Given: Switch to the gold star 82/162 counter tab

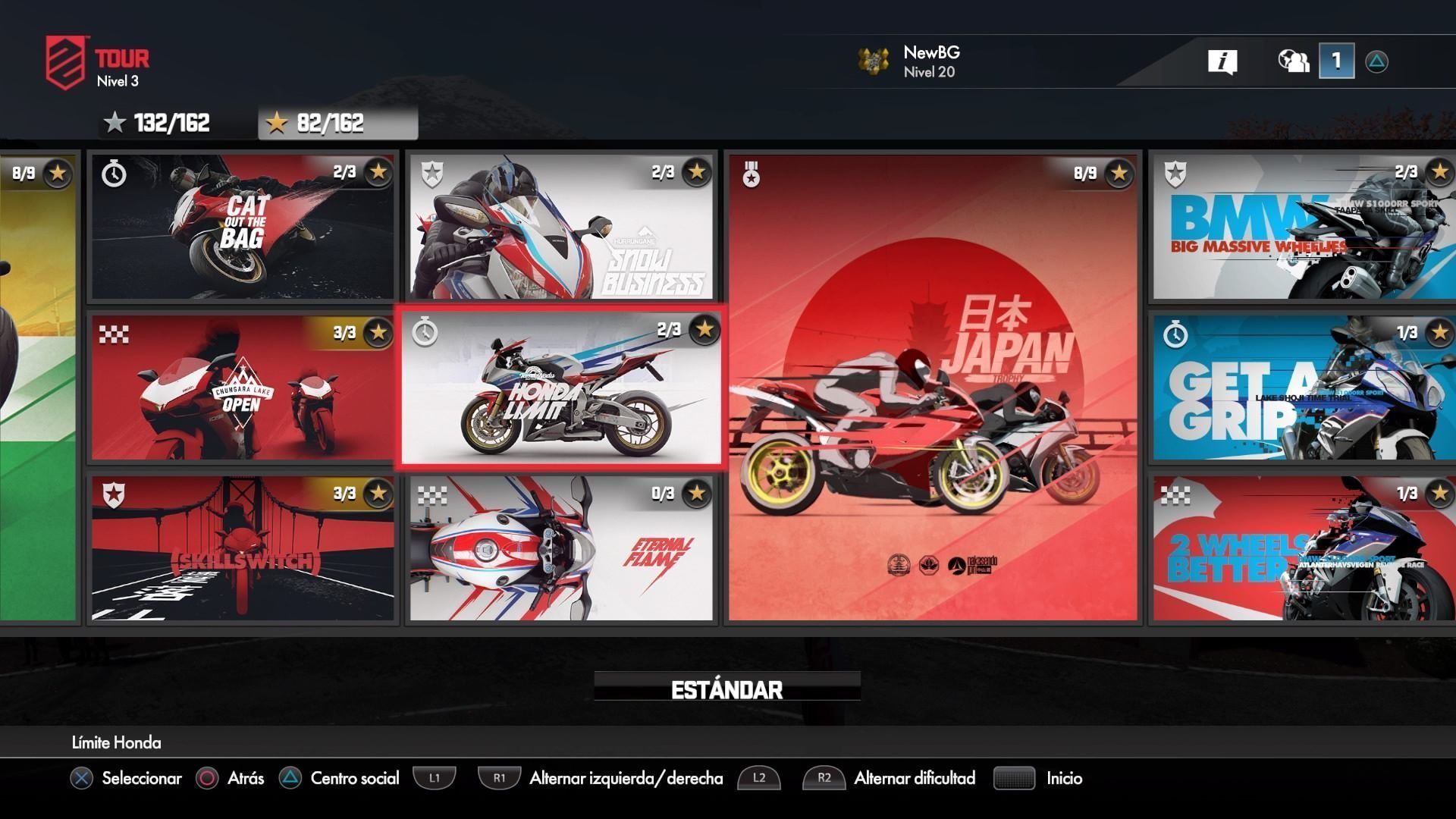Looking at the screenshot, I should click(x=337, y=123).
